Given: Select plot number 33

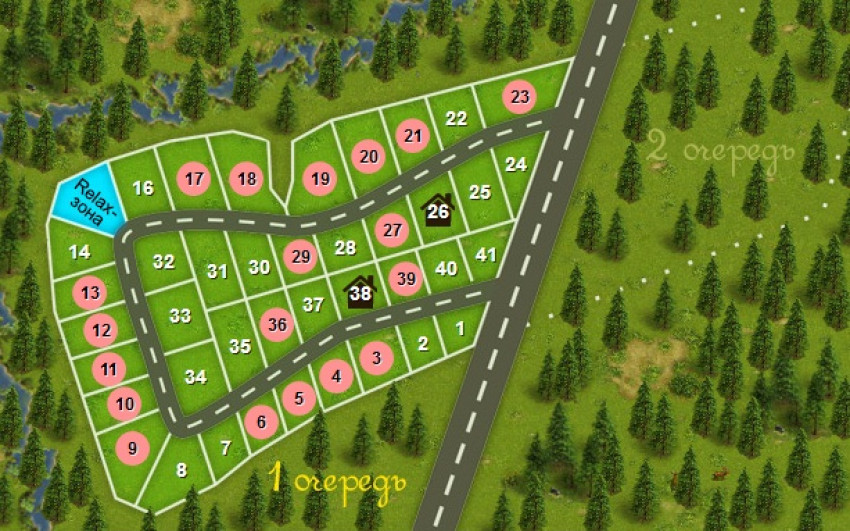Looking at the screenshot, I should pos(180,316).
